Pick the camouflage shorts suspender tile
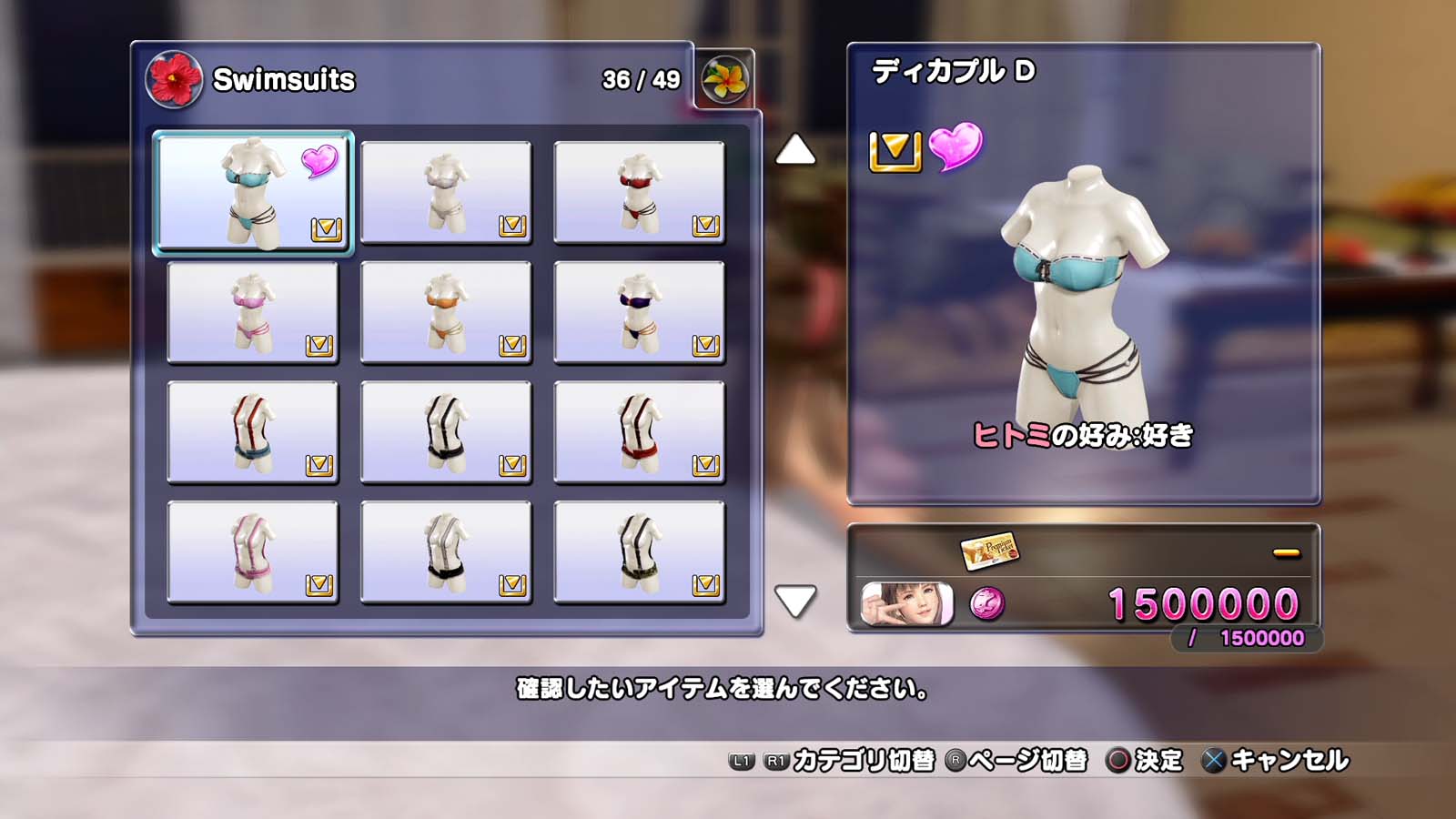Image resolution: width=1456 pixels, height=819 pixels. pyautogui.click(x=639, y=552)
